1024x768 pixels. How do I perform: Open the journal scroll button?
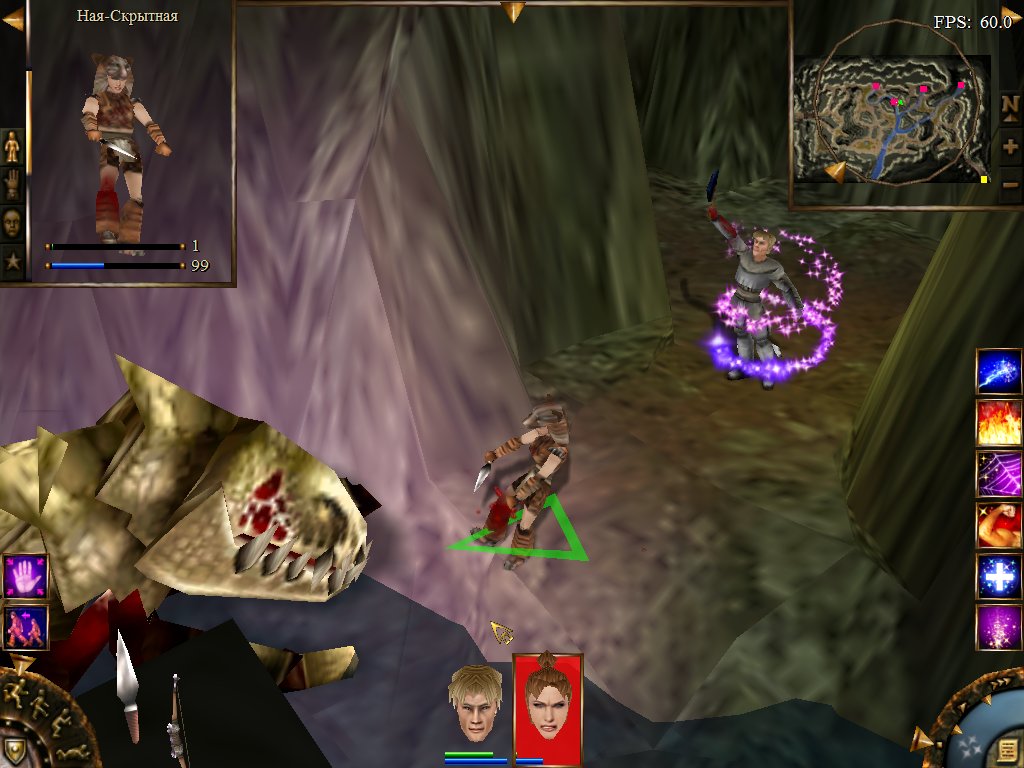coord(1003,748)
